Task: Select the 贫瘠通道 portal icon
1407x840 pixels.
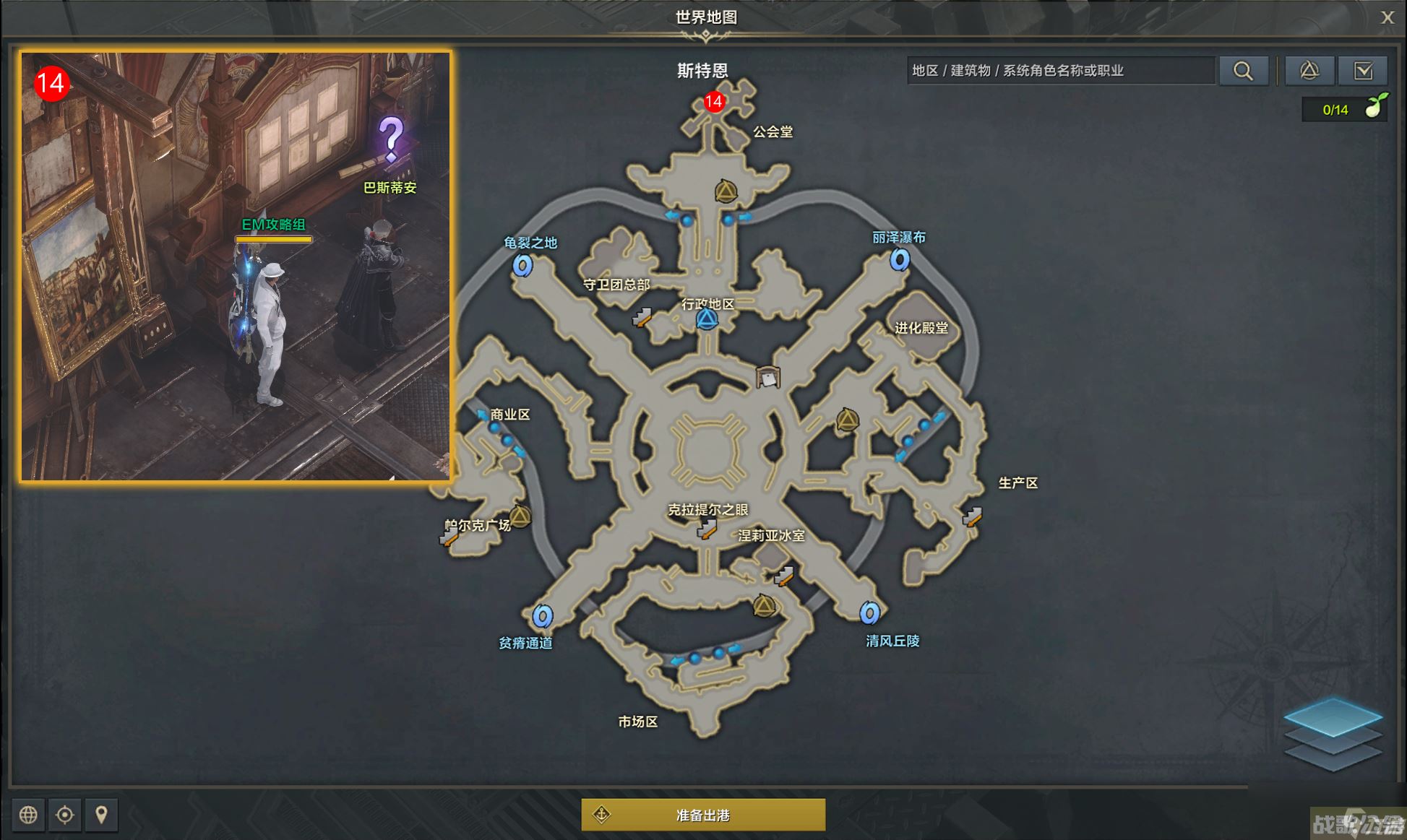Action: (542, 616)
